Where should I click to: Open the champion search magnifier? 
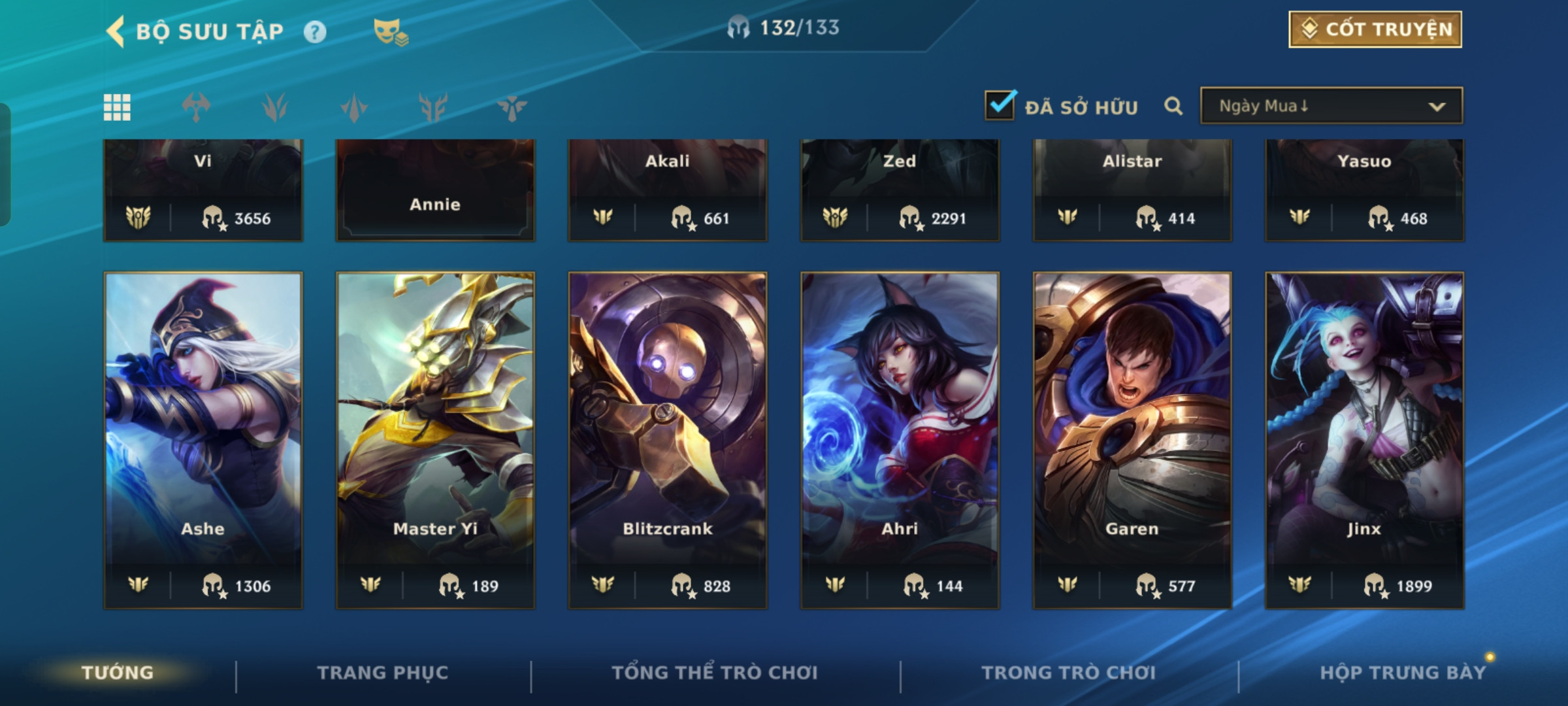pyautogui.click(x=1173, y=106)
